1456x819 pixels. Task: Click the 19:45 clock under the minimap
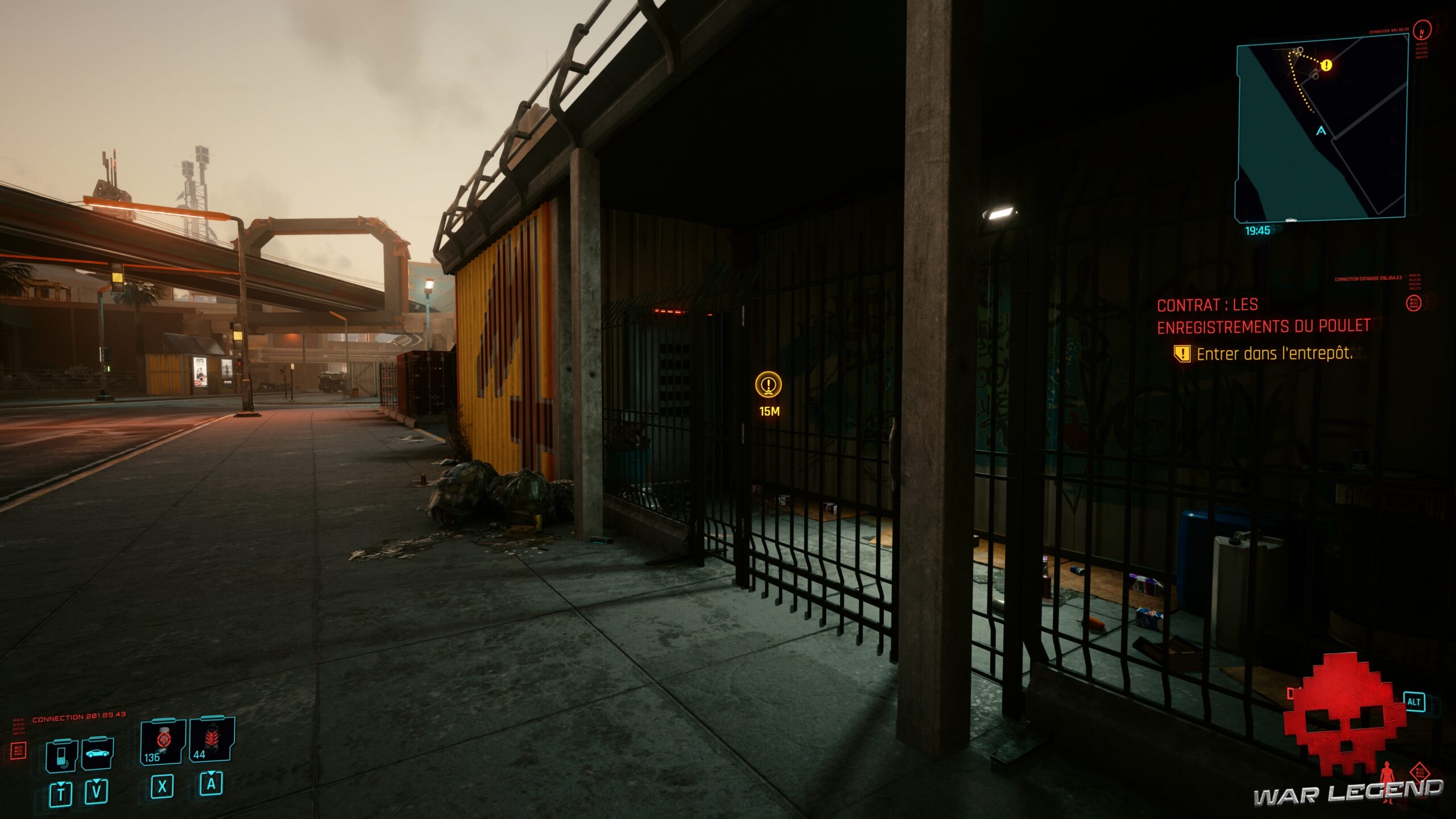[1258, 230]
